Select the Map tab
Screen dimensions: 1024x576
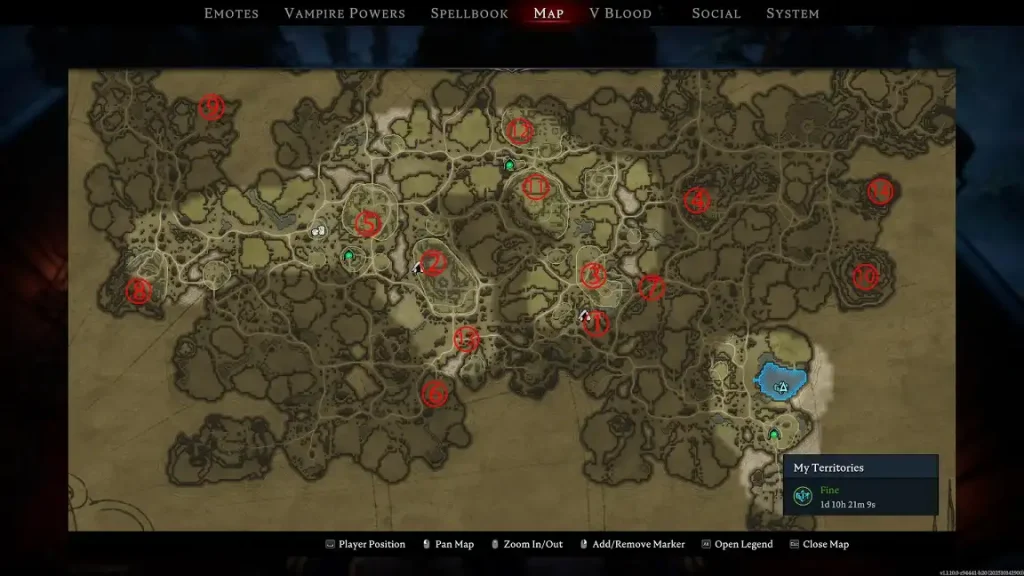point(549,13)
